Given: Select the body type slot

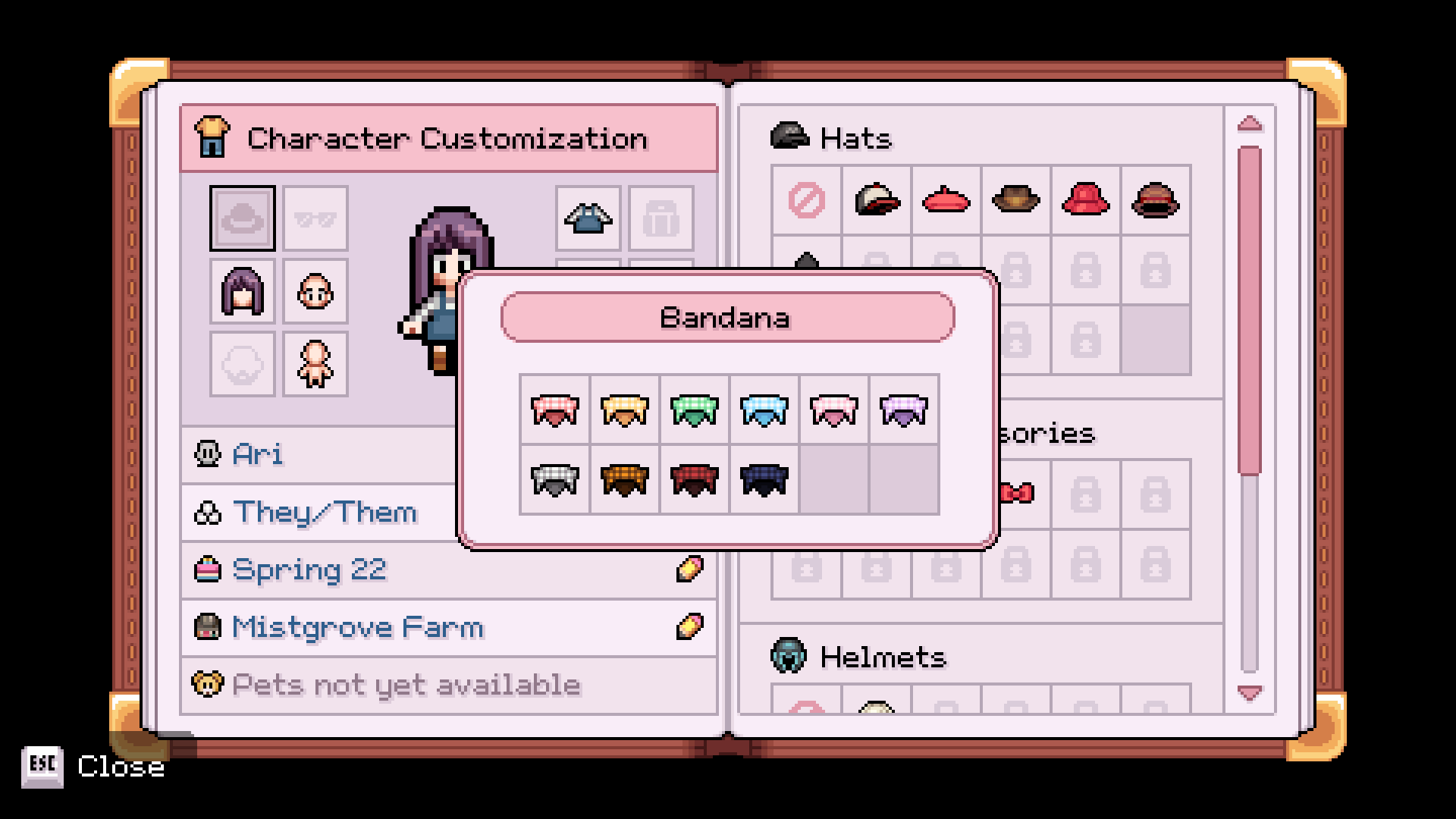Looking at the screenshot, I should 315,364.
